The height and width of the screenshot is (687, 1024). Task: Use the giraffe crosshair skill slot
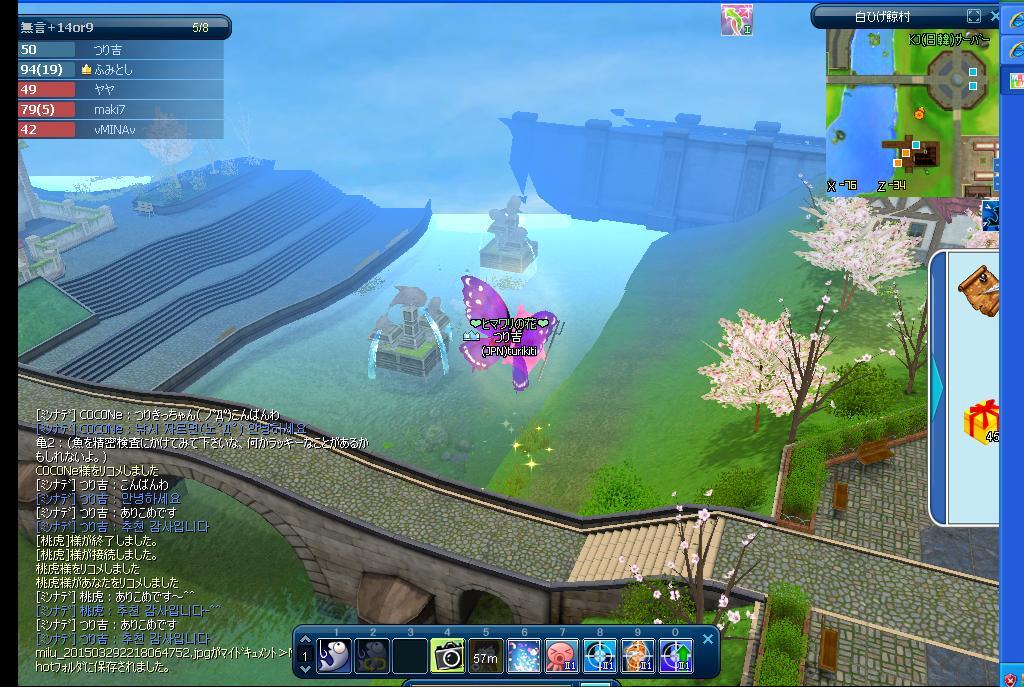(x=637, y=656)
